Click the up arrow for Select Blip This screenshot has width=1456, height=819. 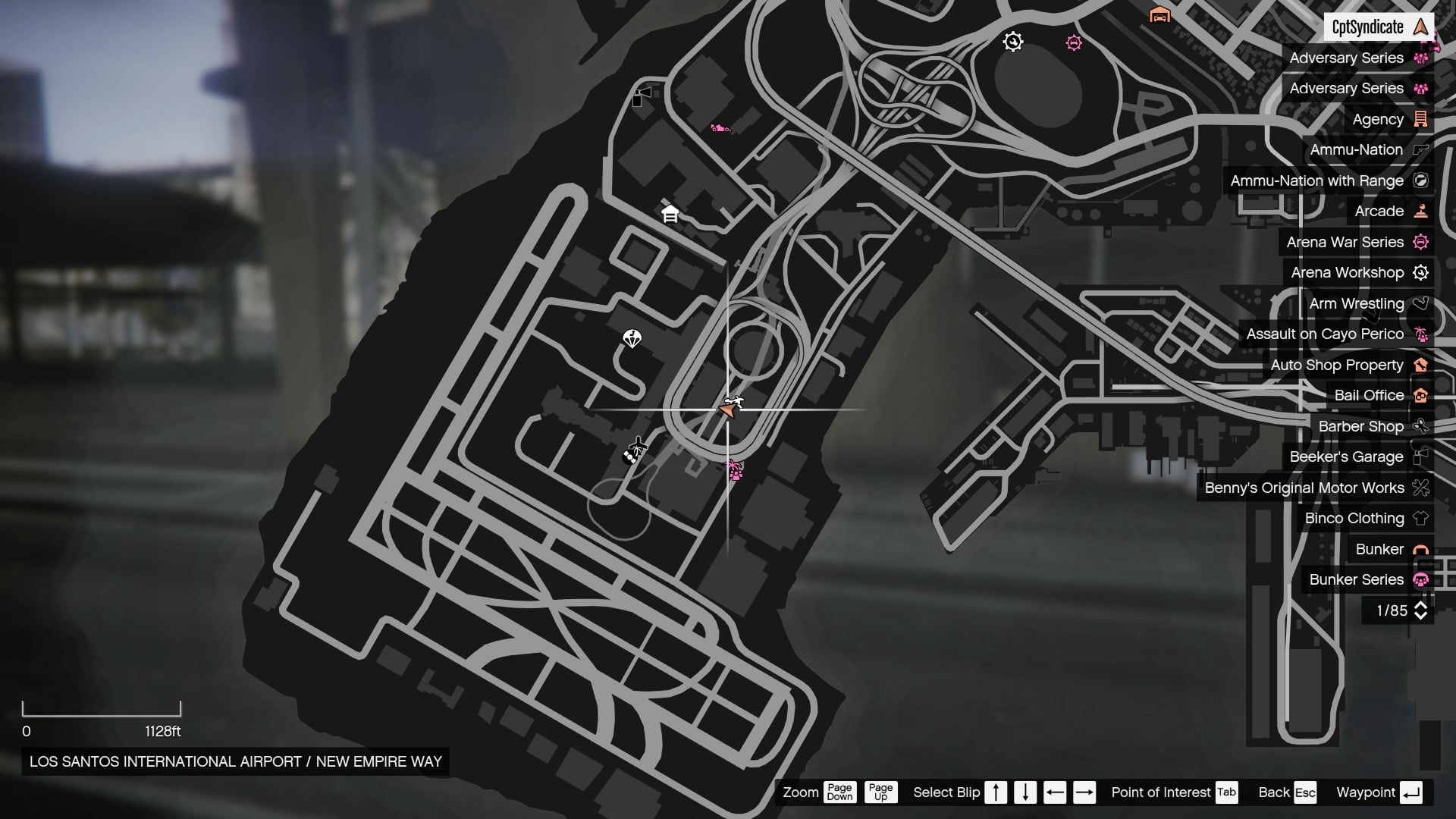click(995, 792)
